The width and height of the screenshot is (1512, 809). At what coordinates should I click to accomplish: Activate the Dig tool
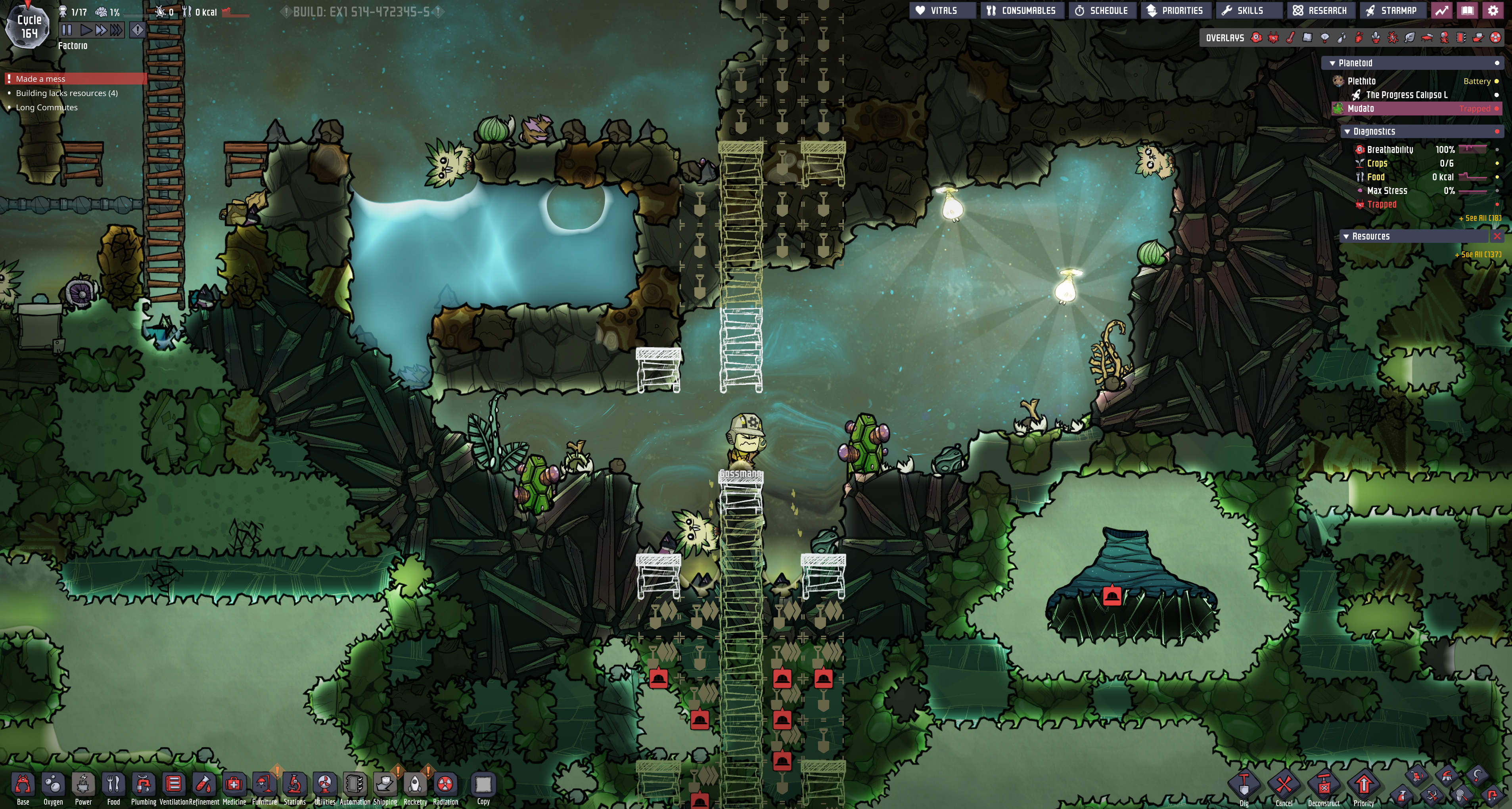1244,786
